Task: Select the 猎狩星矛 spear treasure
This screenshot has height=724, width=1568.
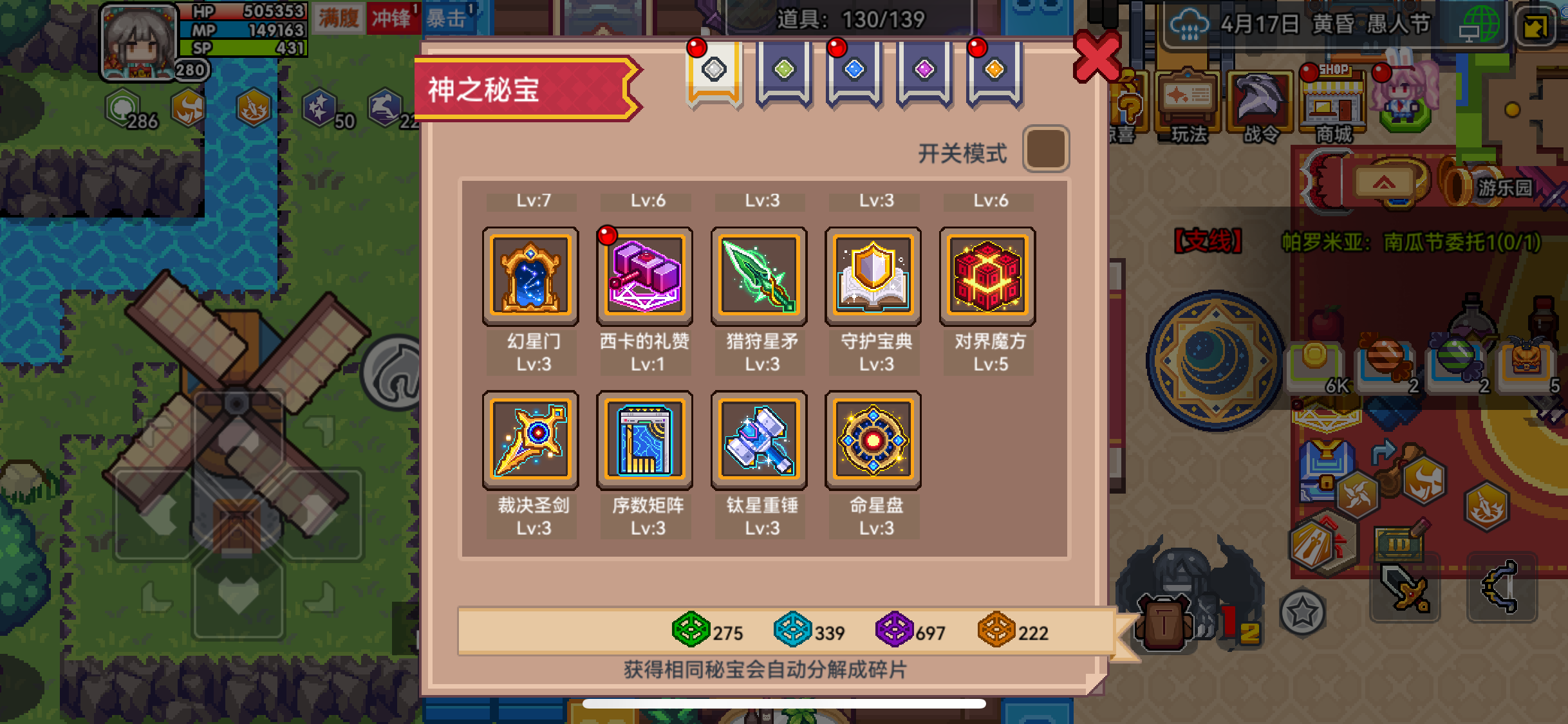Action: click(758, 277)
